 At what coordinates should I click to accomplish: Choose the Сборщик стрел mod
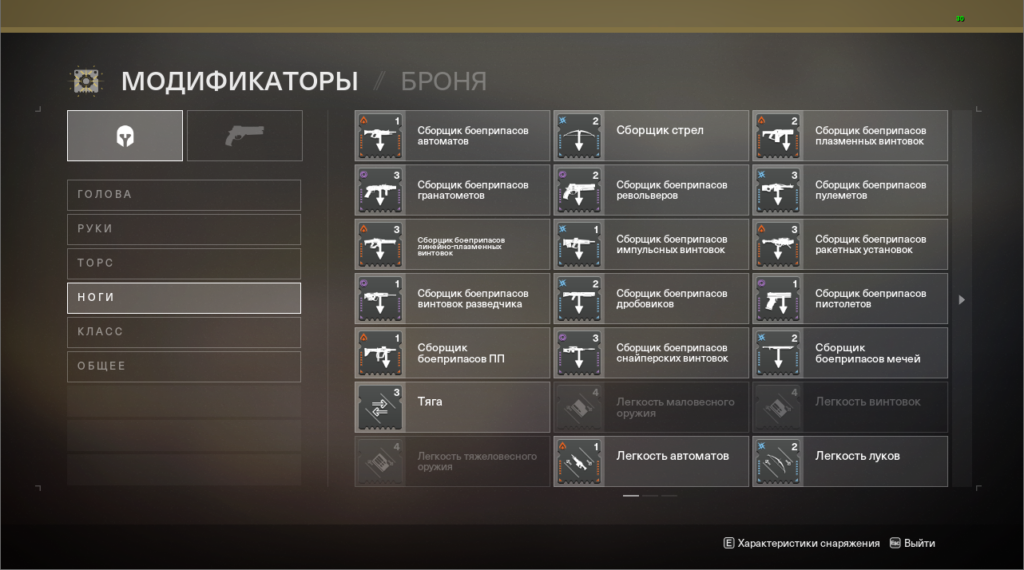651,136
